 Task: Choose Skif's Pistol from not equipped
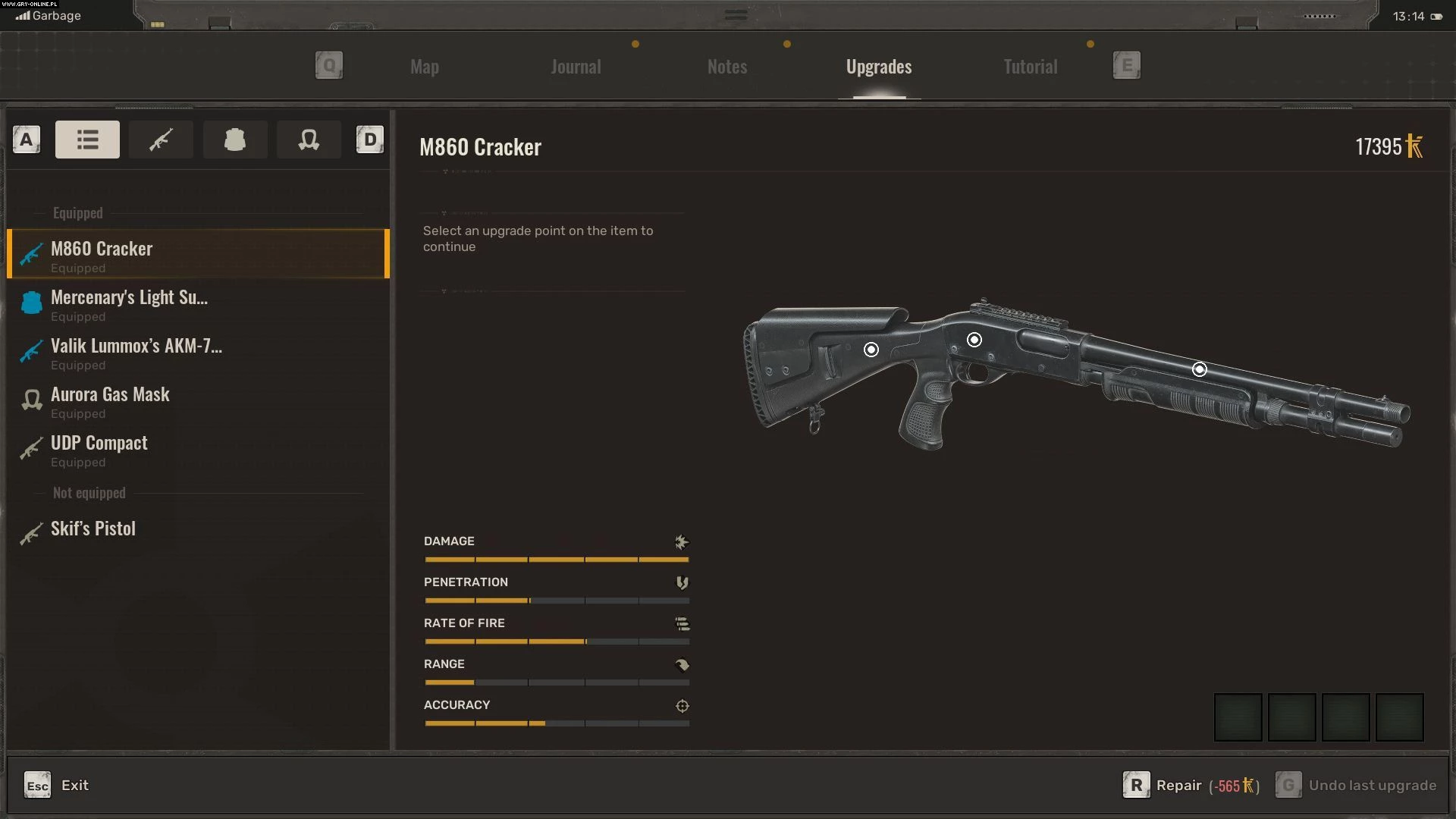(197, 529)
